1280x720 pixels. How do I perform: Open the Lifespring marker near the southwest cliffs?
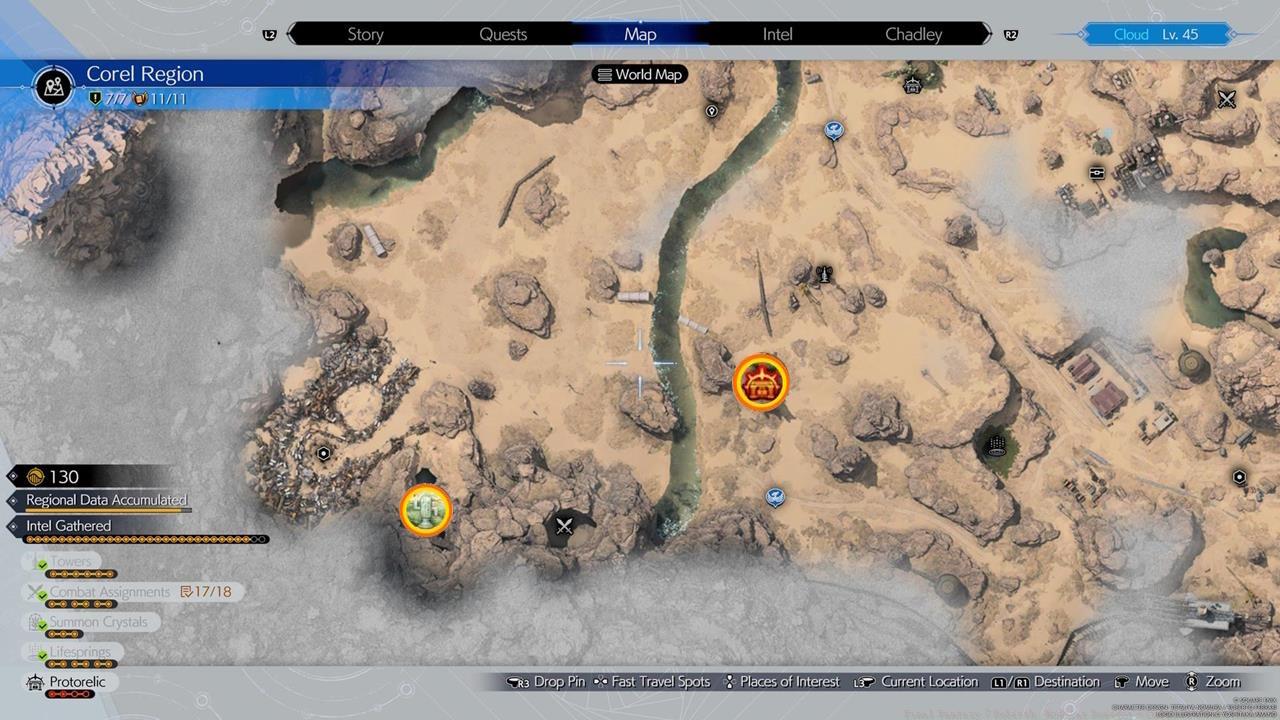[x=426, y=510]
